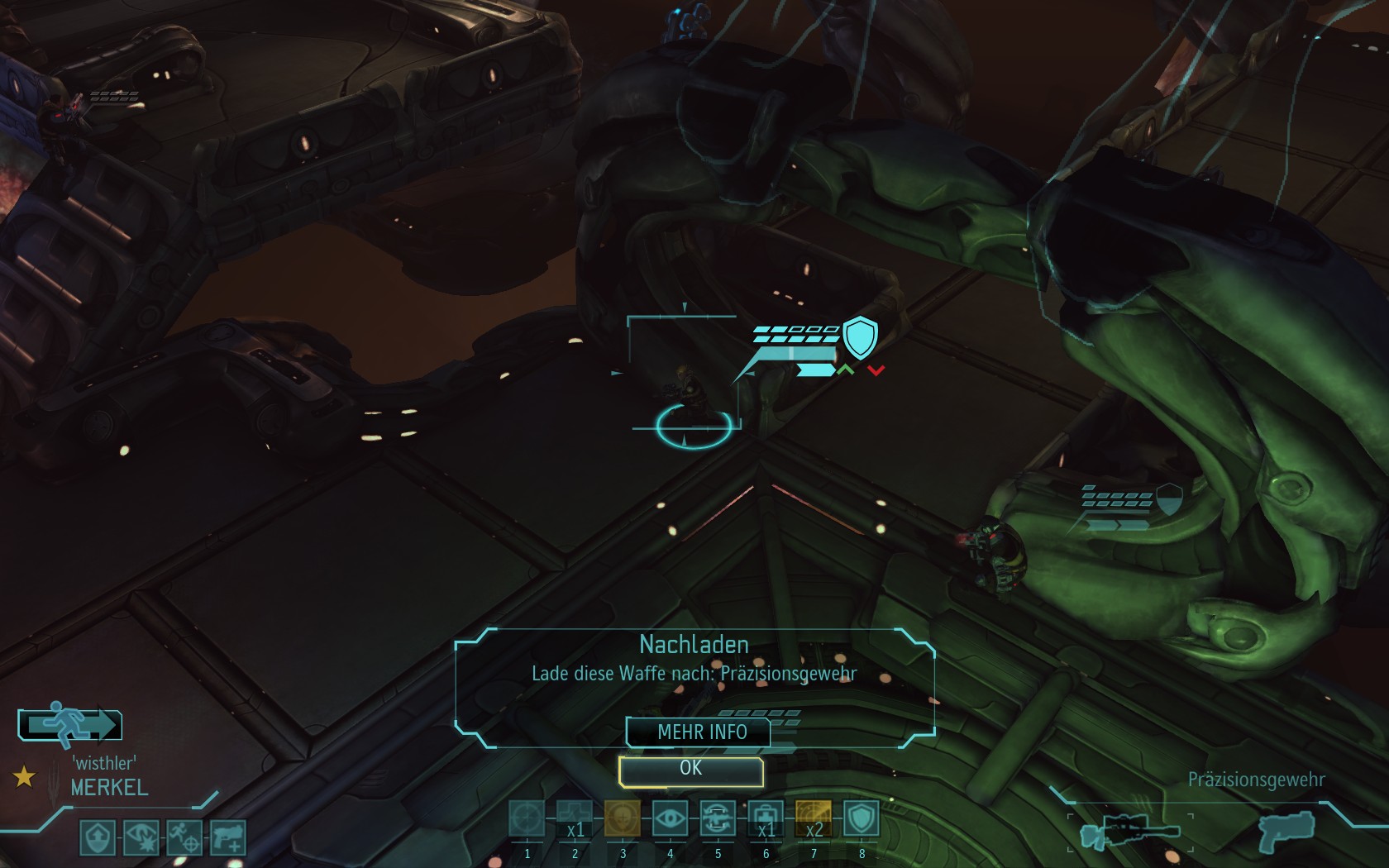The height and width of the screenshot is (868, 1389).
Task: Select the ability in slot 2
Action: coord(575,819)
